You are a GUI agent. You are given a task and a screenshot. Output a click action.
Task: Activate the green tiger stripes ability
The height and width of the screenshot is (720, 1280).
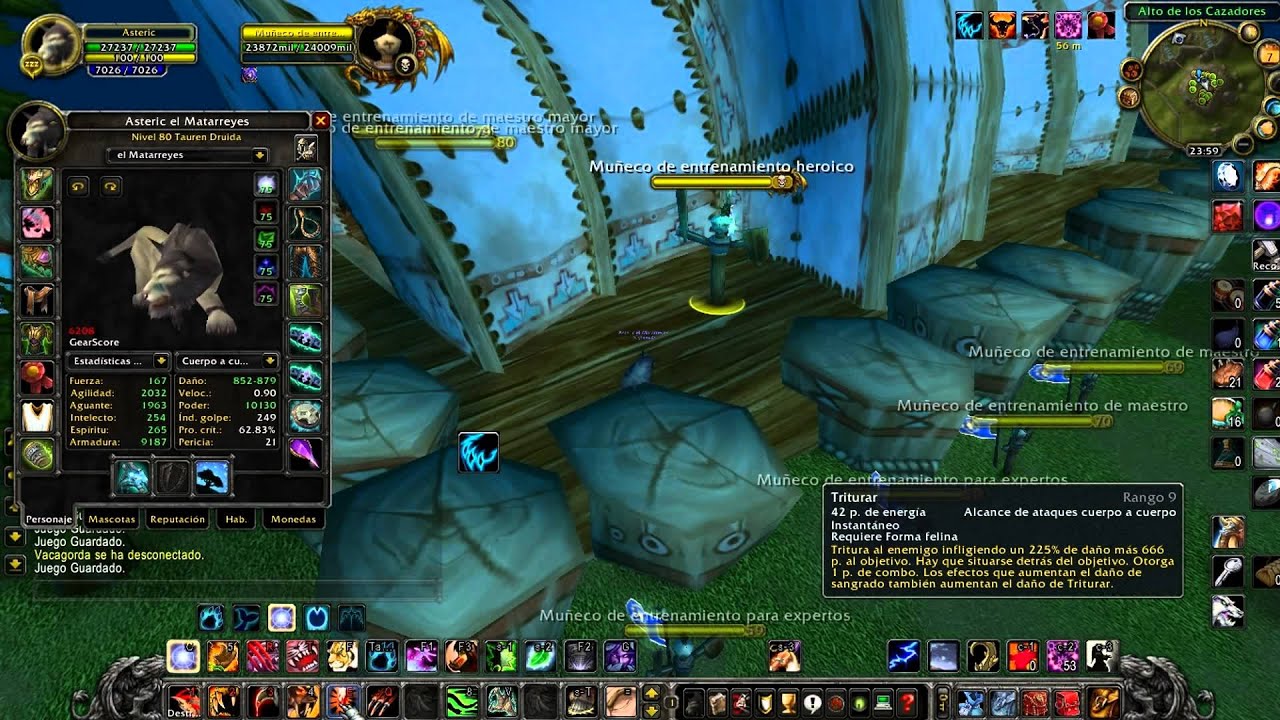coord(461,701)
